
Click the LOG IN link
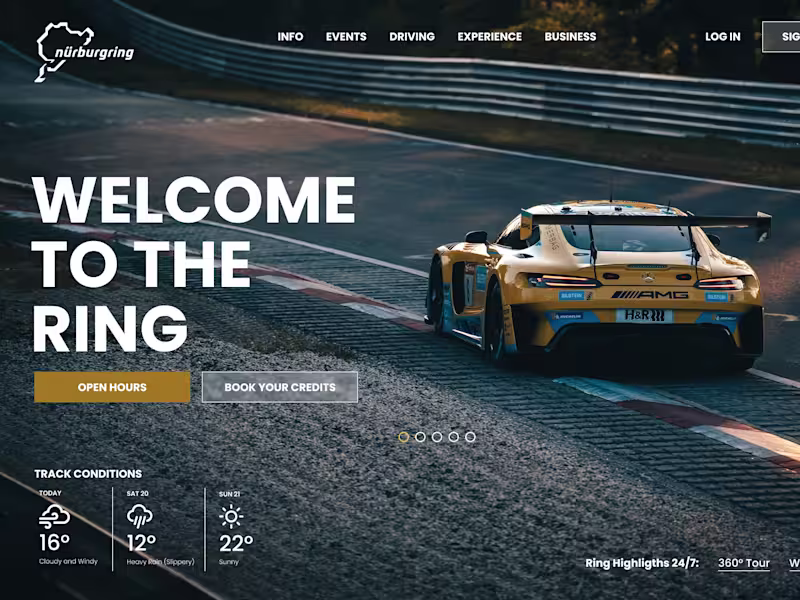pos(722,37)
